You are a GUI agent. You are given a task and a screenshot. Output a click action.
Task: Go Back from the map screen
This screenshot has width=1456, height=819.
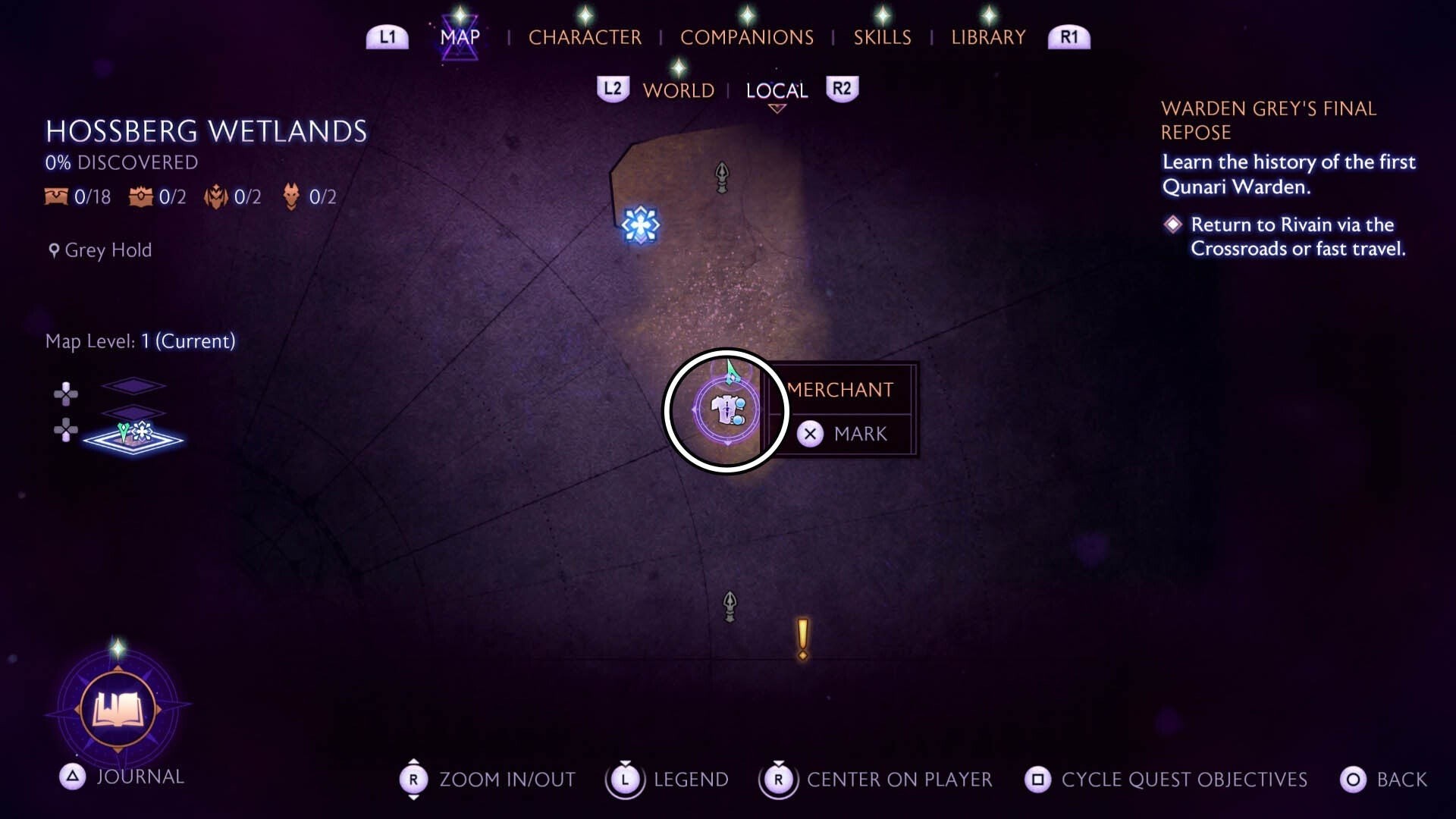(x=1384, y=780)
